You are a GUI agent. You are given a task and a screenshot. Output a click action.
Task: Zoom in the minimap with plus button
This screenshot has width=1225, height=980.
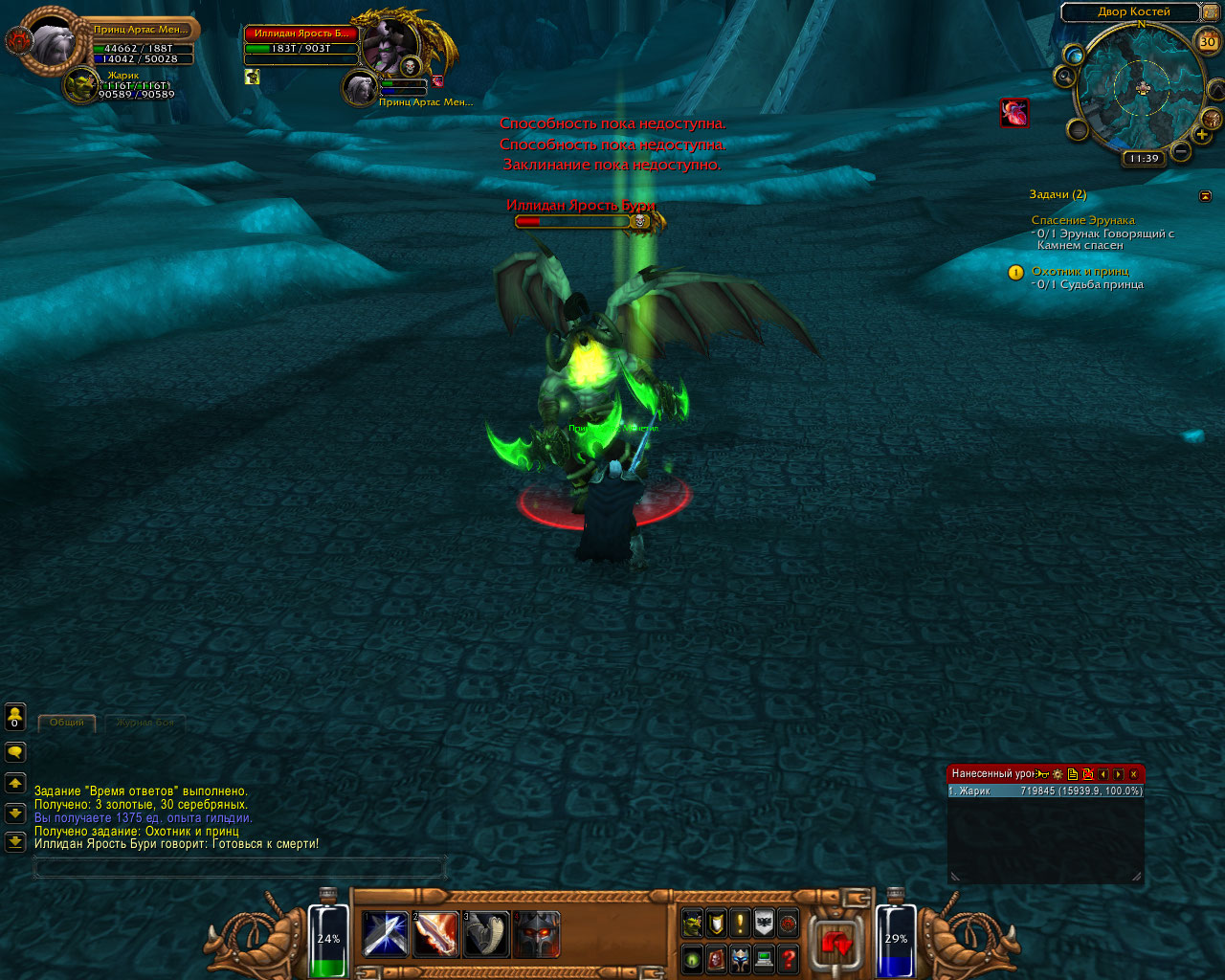(1202, 135)
